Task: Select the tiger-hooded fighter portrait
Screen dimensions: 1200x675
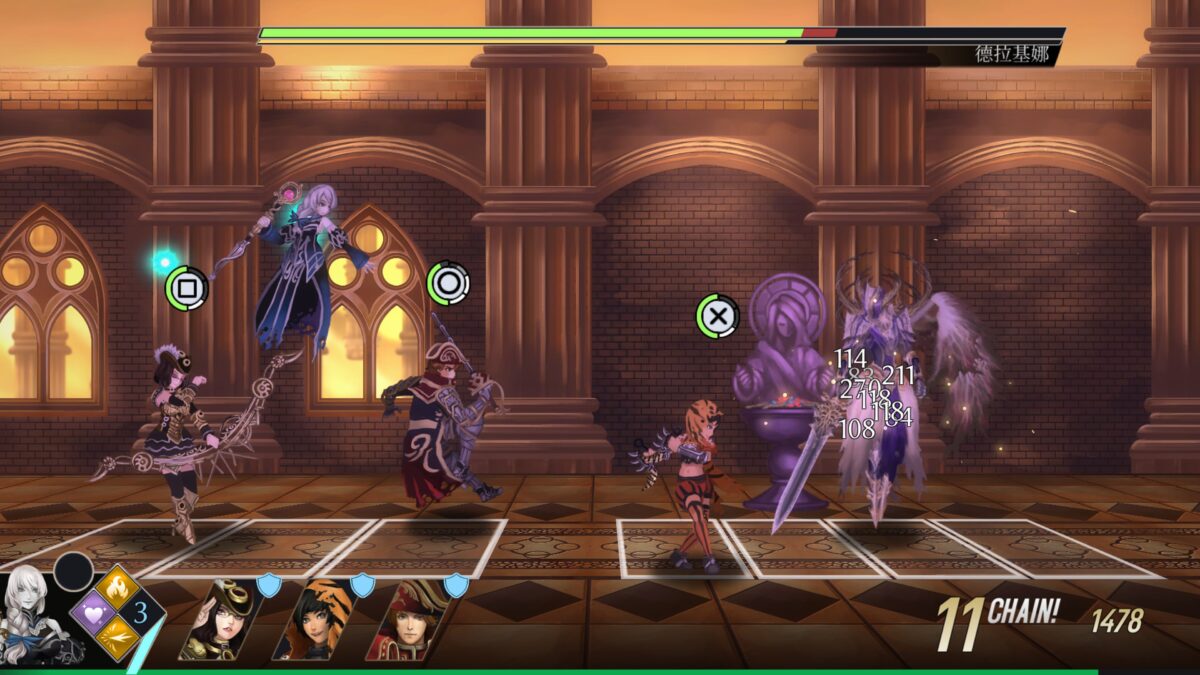Action: coord(311,621)
